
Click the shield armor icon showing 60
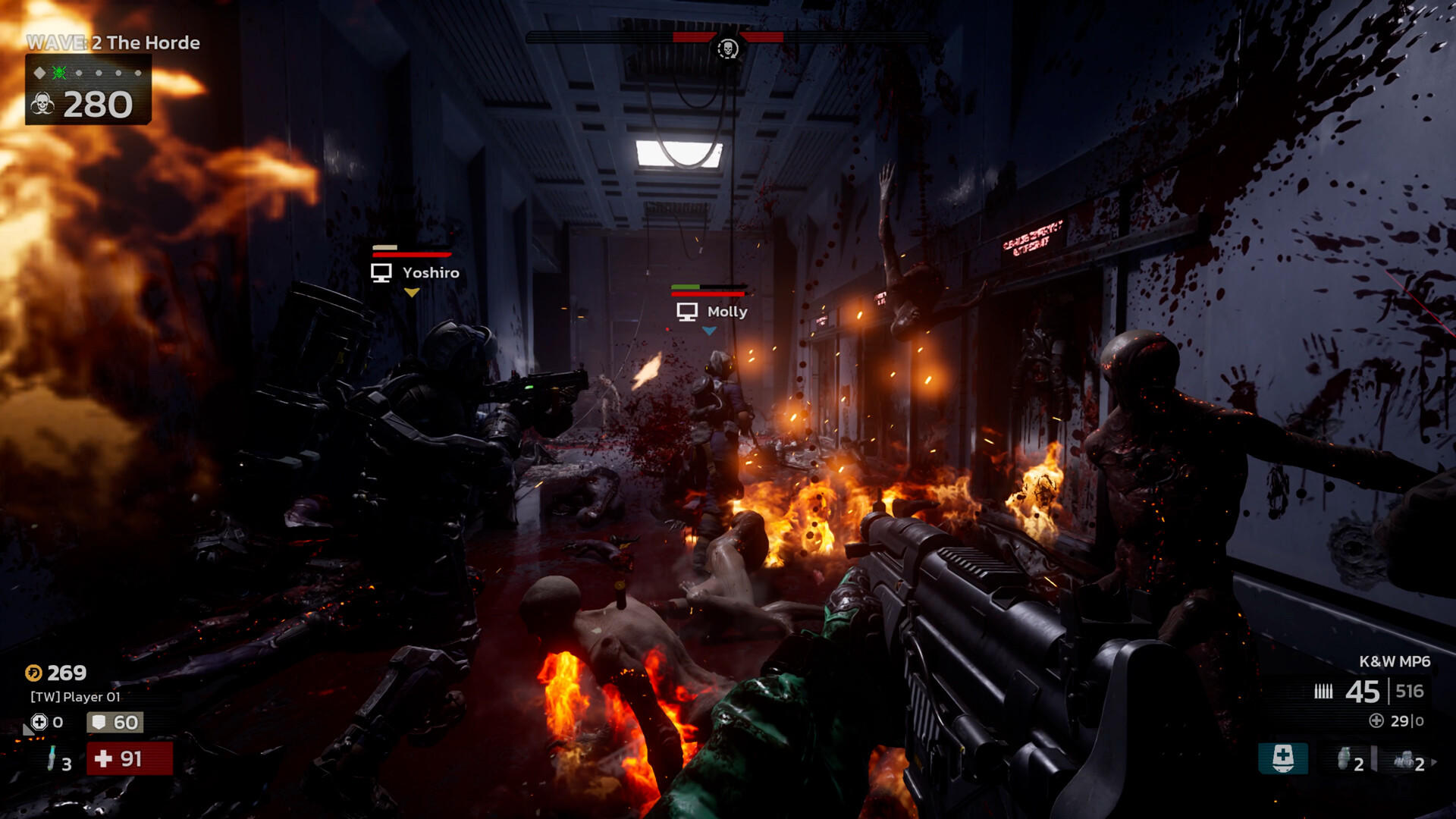99,722
